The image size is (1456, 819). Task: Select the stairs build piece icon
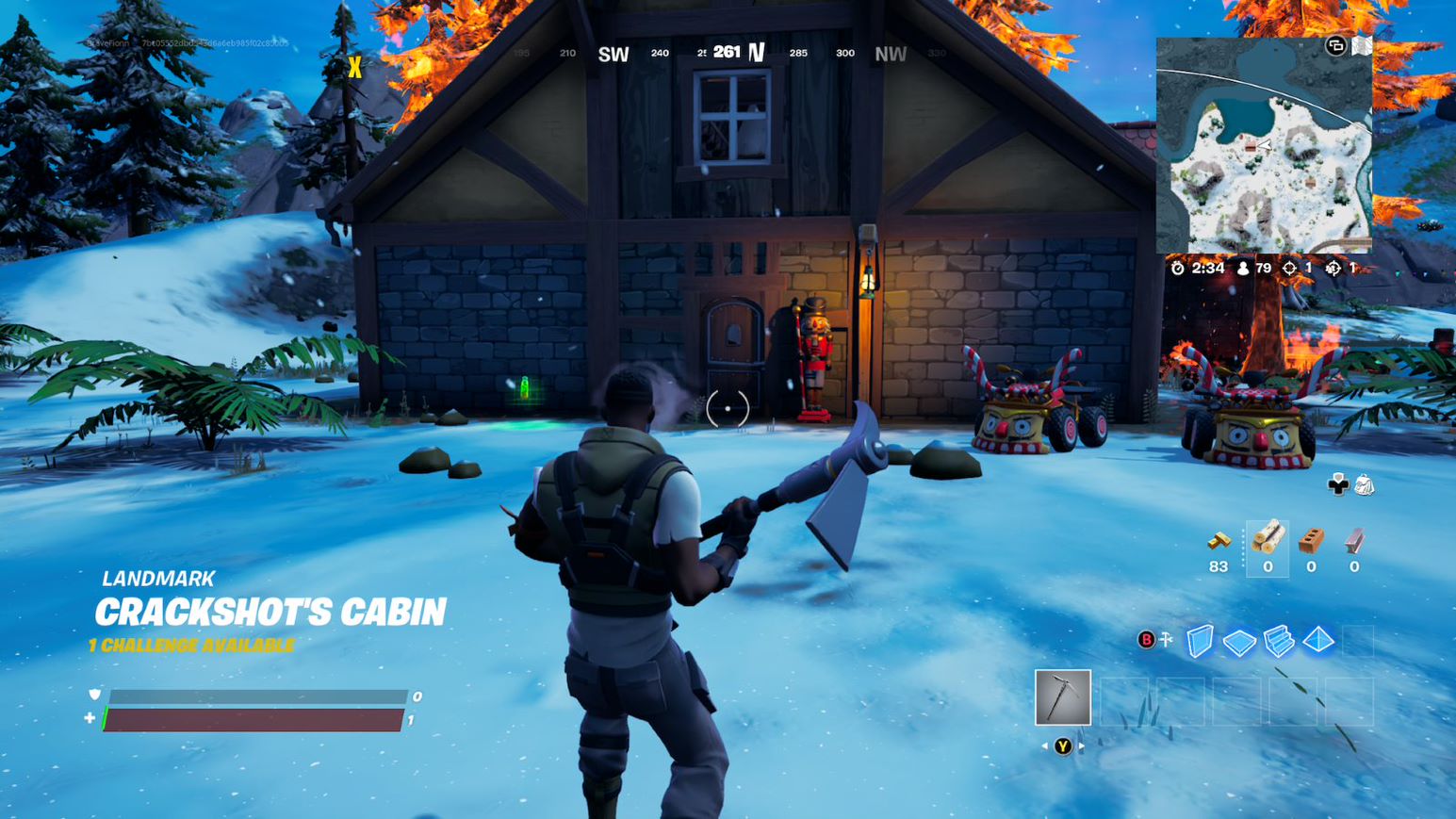coord(1278,642)
